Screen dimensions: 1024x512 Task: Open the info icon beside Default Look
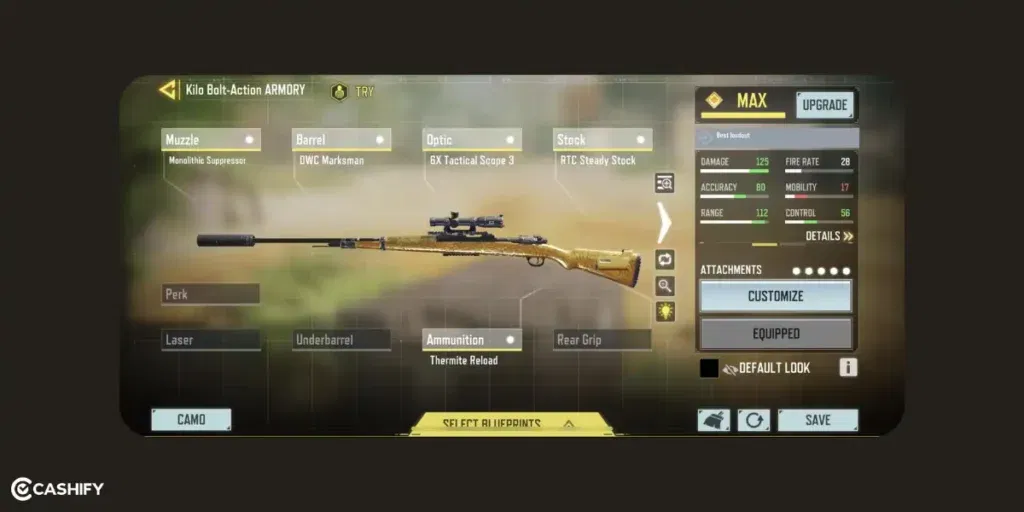(x=848, y=368)
